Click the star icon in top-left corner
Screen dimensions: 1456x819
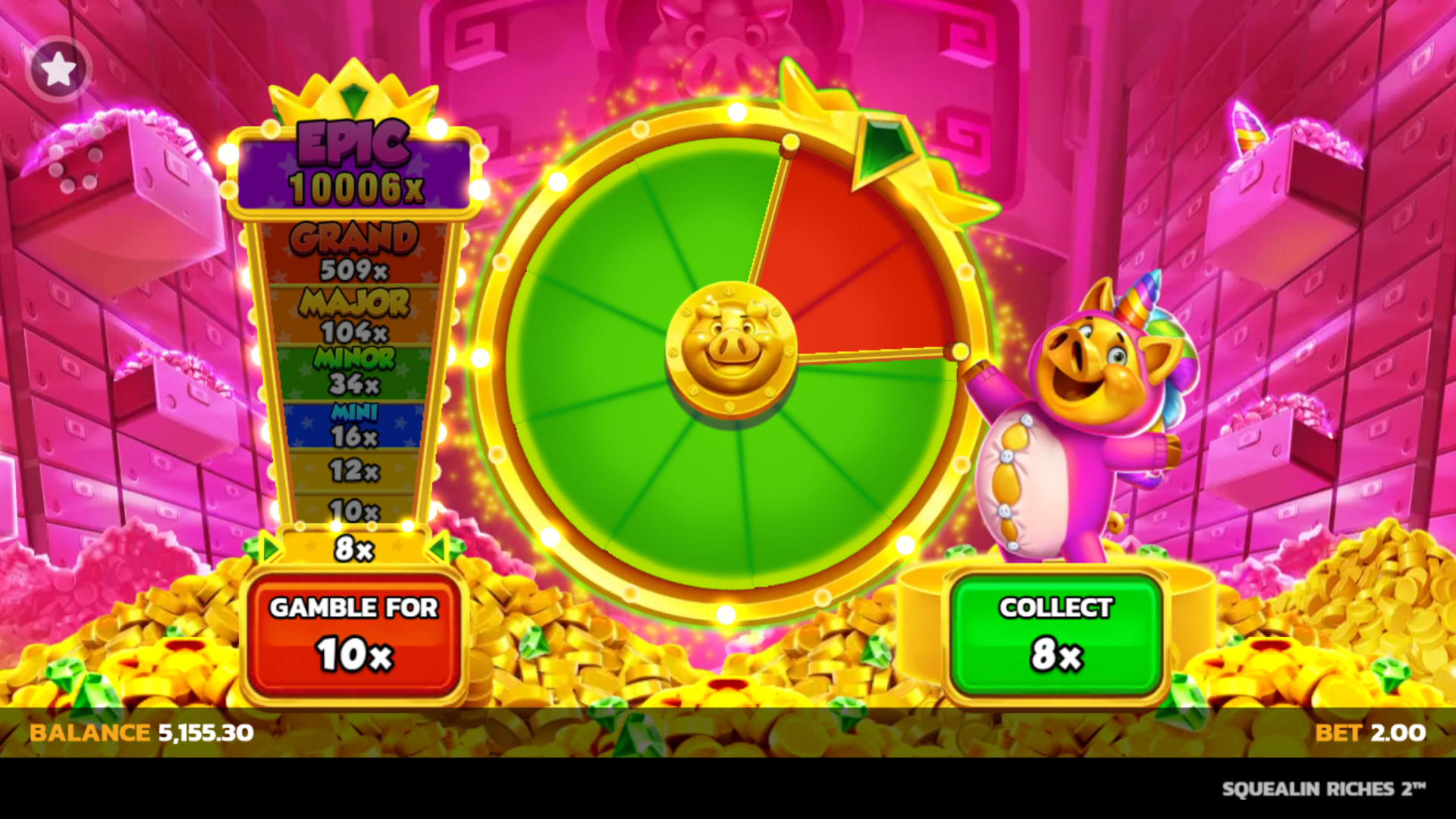(59, 68)
